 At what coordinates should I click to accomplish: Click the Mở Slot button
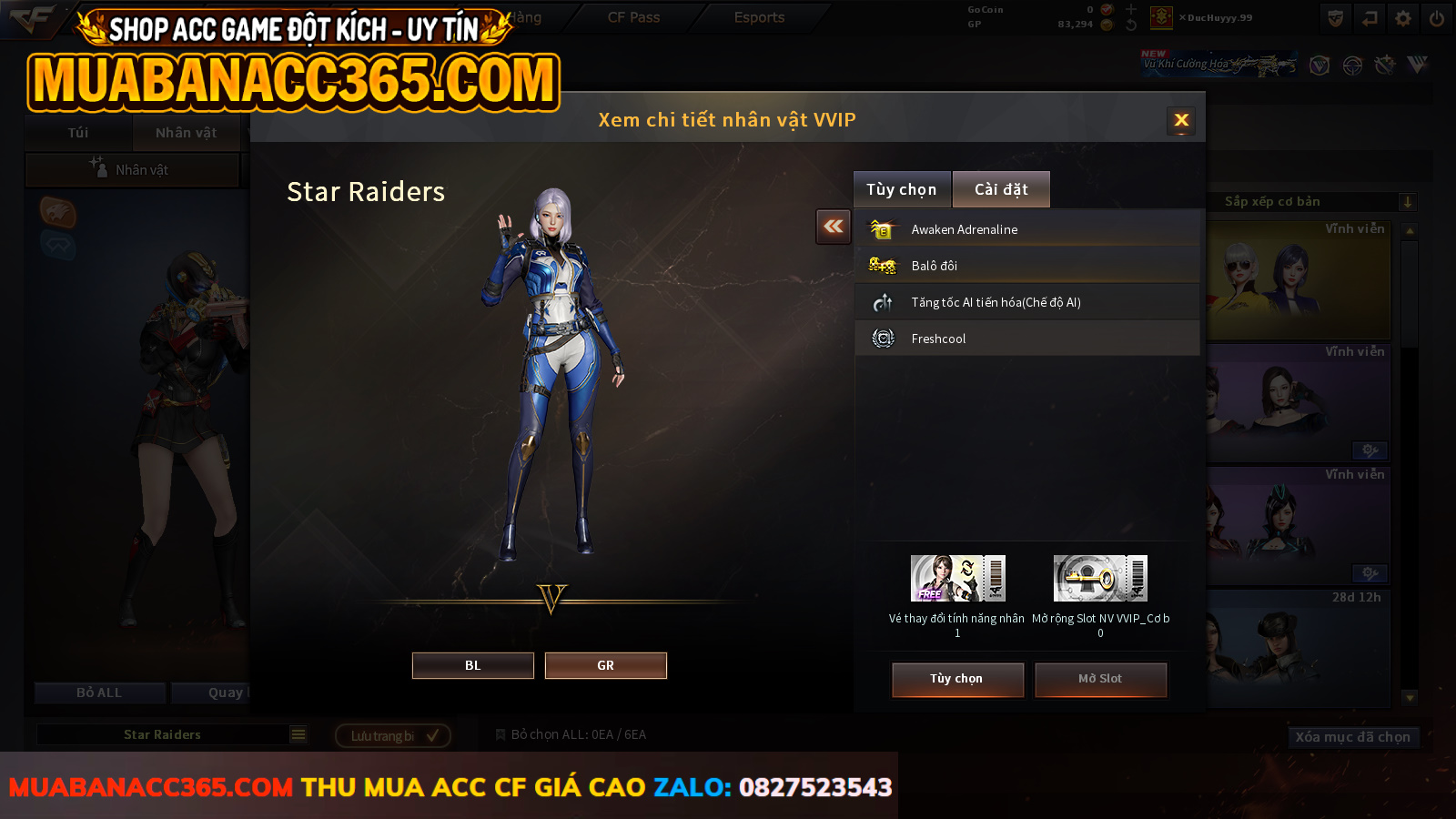pos(1100,679)
